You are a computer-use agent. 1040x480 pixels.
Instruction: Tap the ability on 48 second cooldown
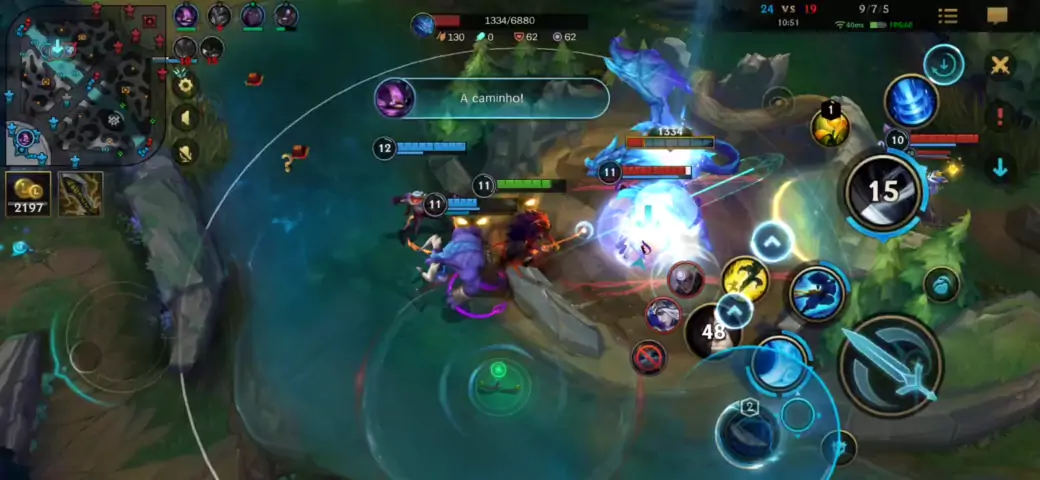click(x=713, y=332)
